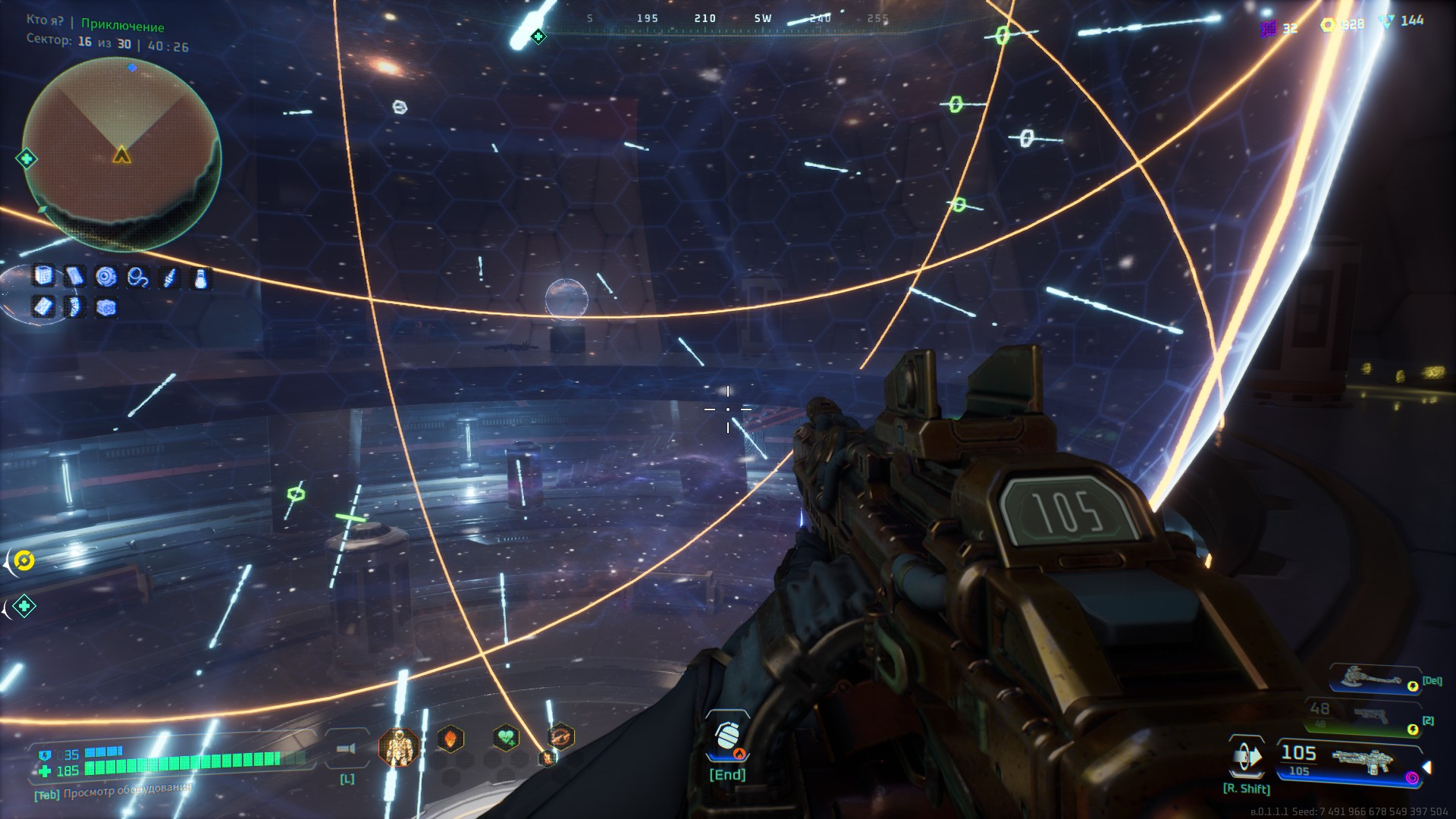Screen dimensions: 1456x819
Task: Select the assault rifle weapon slot
Action: coord(1359,759)
